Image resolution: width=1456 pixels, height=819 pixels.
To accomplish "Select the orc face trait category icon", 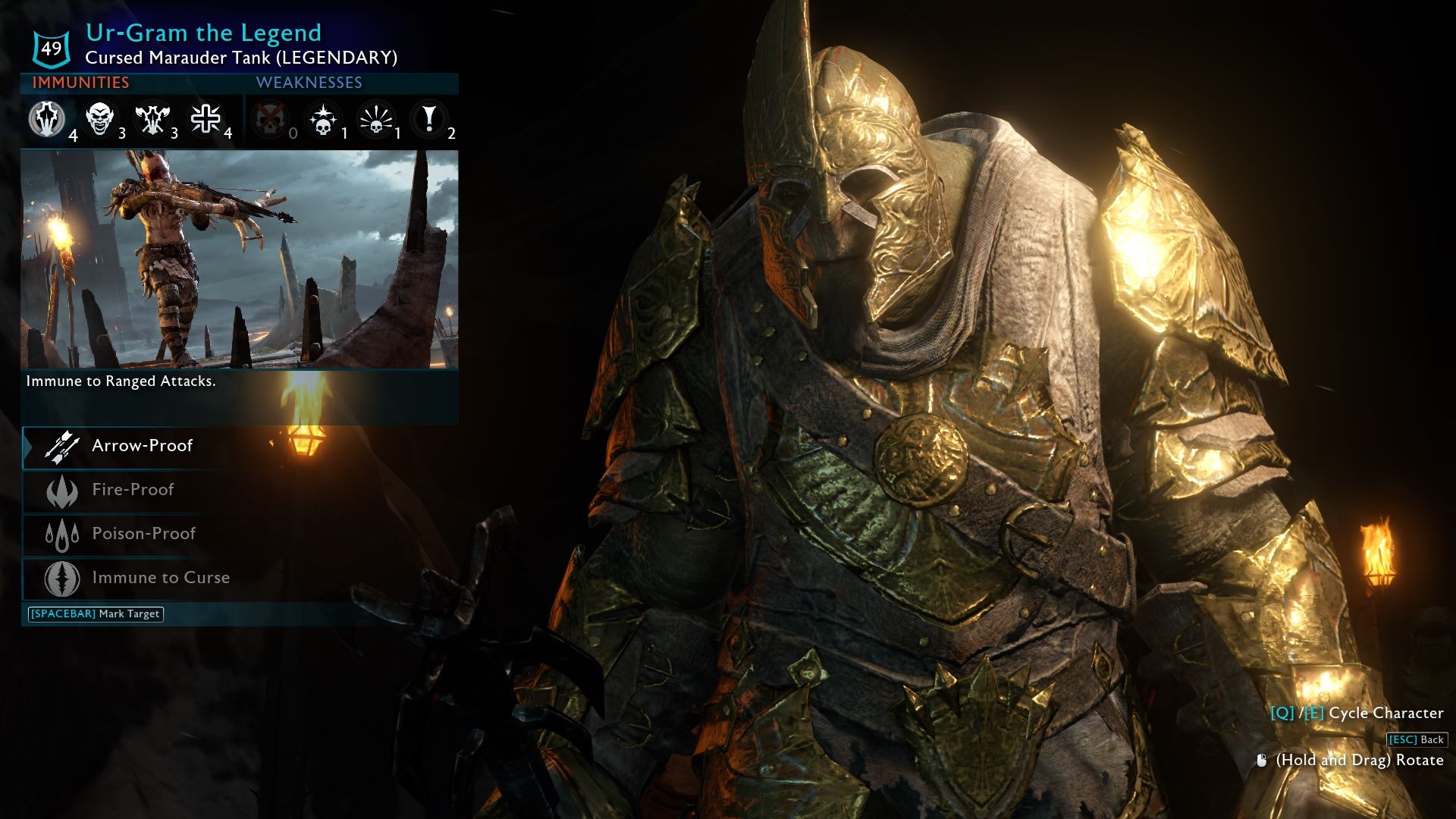I will 100,119.
